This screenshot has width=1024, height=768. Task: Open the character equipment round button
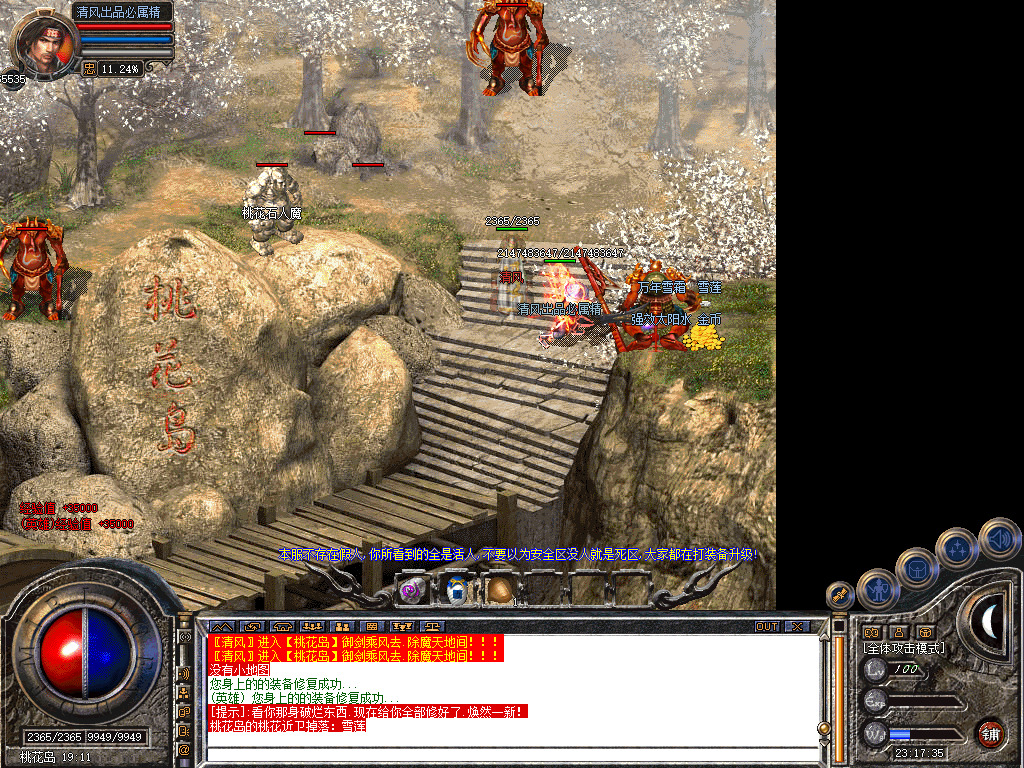click(x=878, y=590)
